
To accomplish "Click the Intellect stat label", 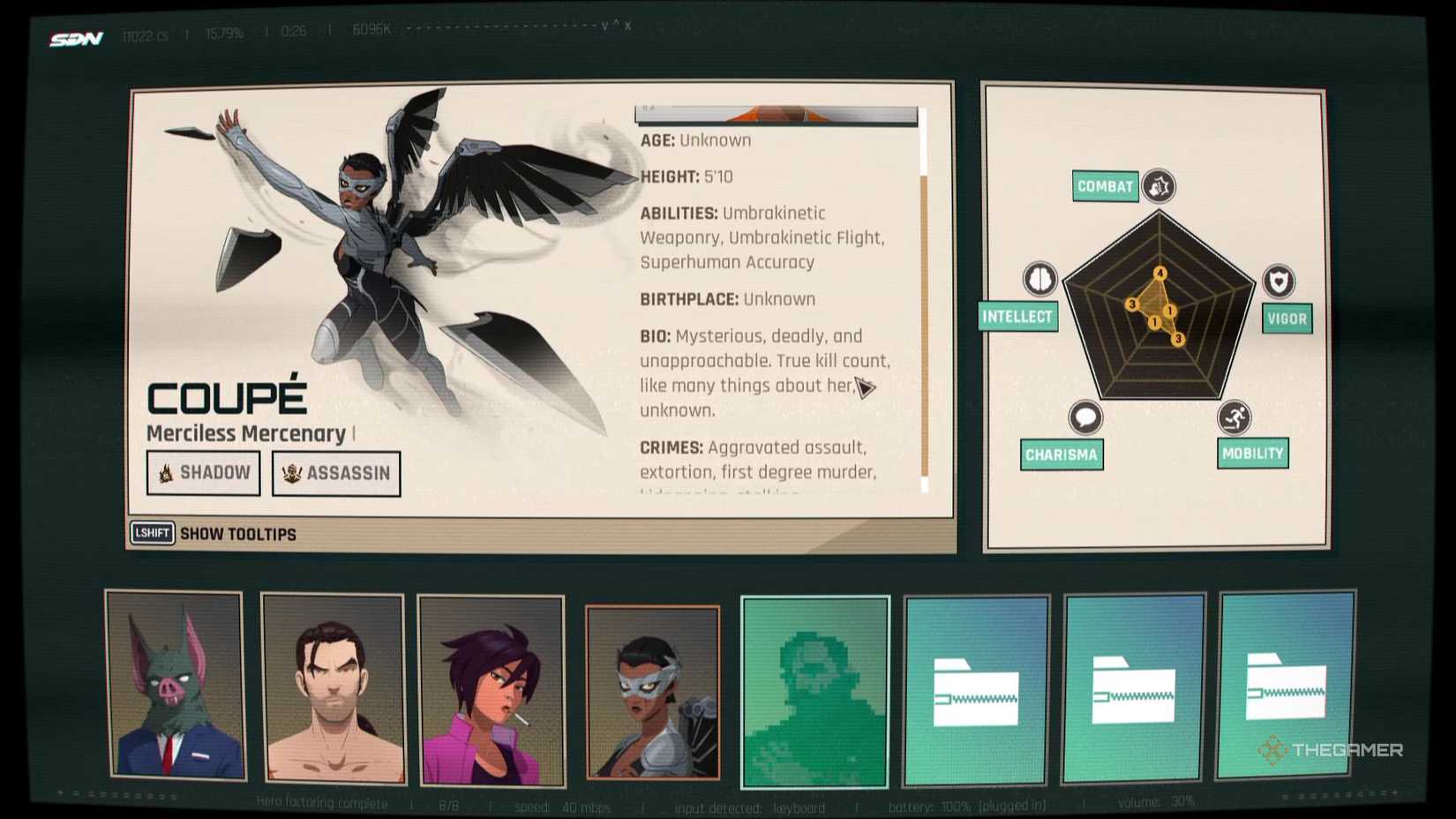I will pos(1017,317).
